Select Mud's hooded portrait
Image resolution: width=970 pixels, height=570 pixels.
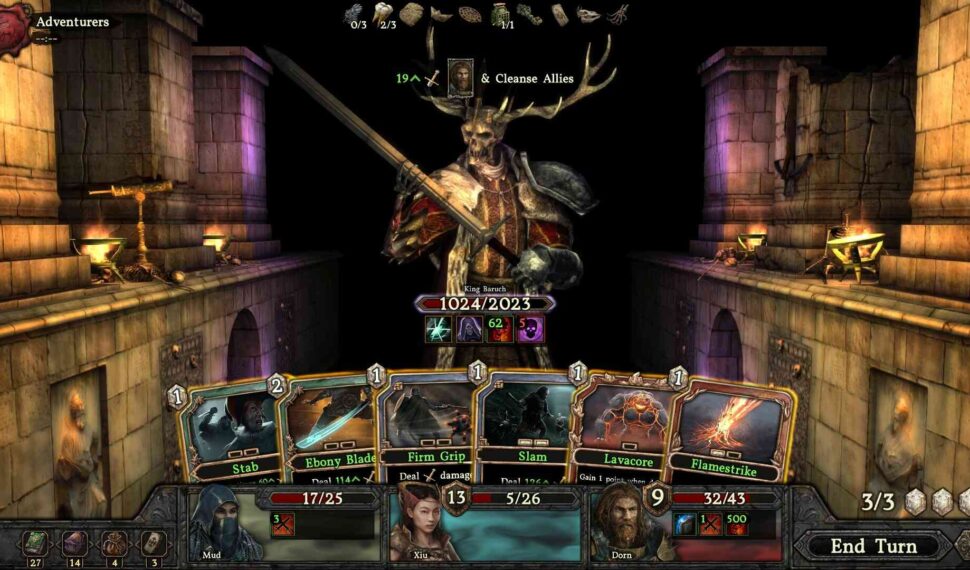226,522
